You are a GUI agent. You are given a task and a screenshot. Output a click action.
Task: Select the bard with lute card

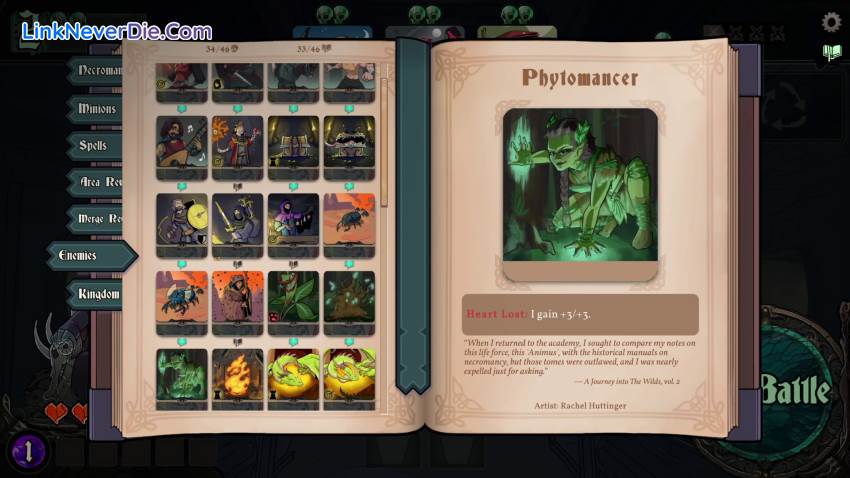[181, 142]
